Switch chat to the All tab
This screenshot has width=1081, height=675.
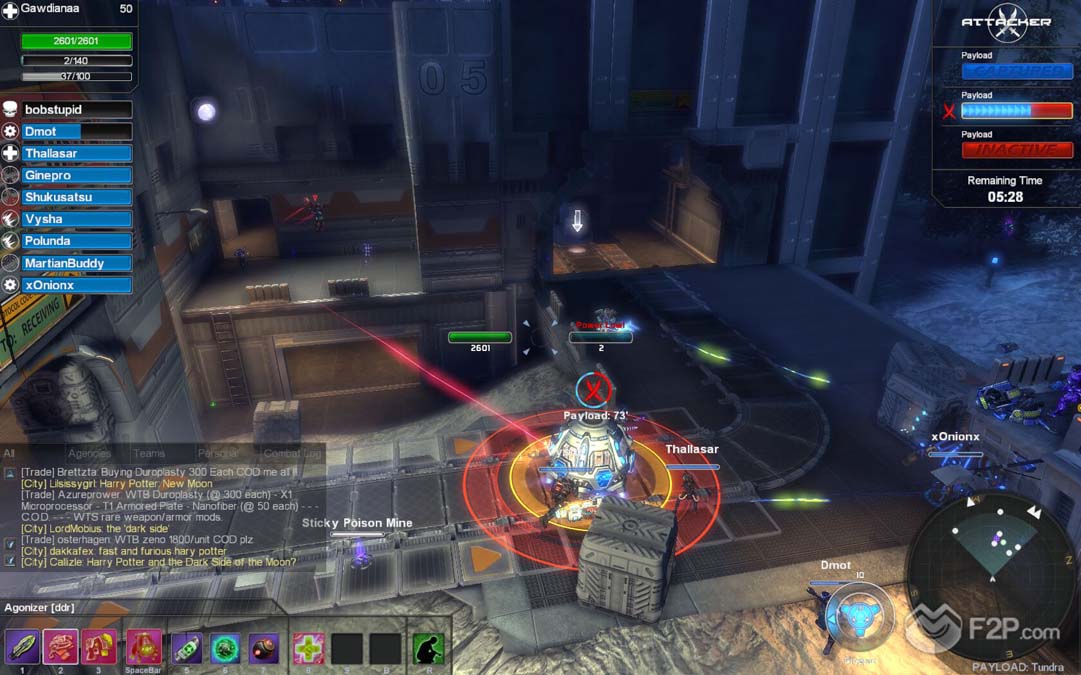click(x=9, y=454)
